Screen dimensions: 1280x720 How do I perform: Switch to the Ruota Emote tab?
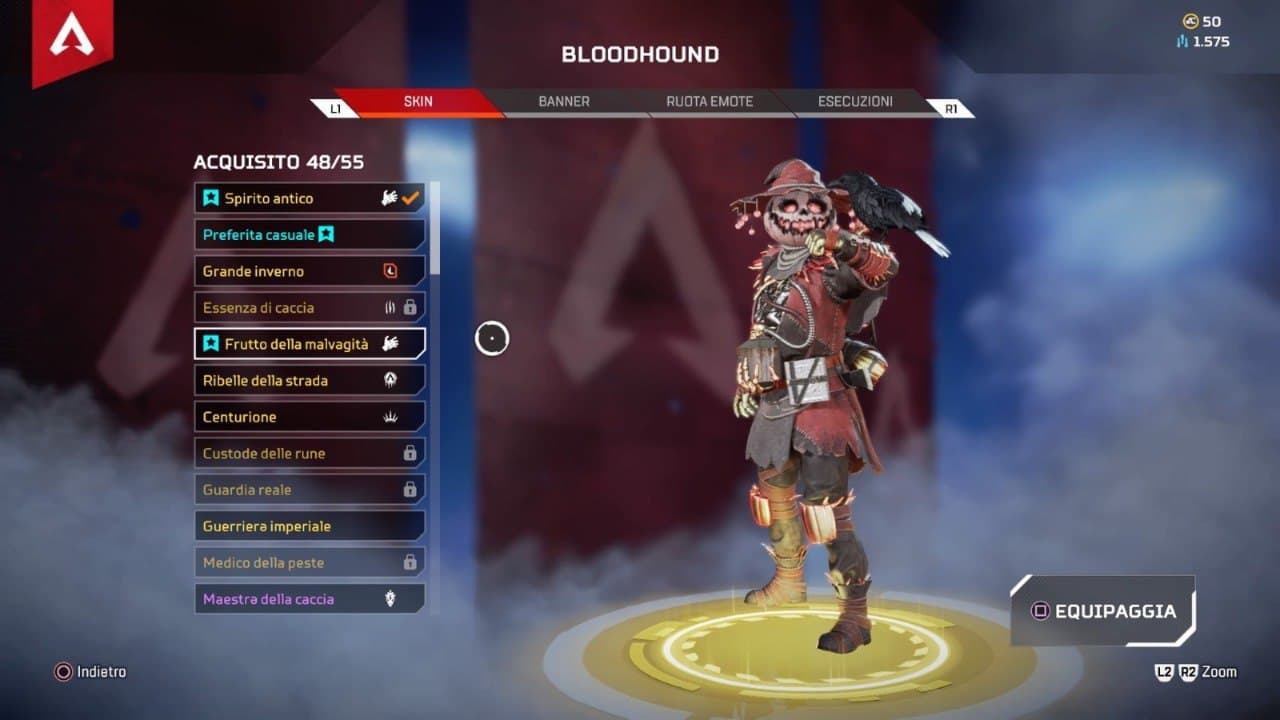pyautogui.click(x=709, y=101)
